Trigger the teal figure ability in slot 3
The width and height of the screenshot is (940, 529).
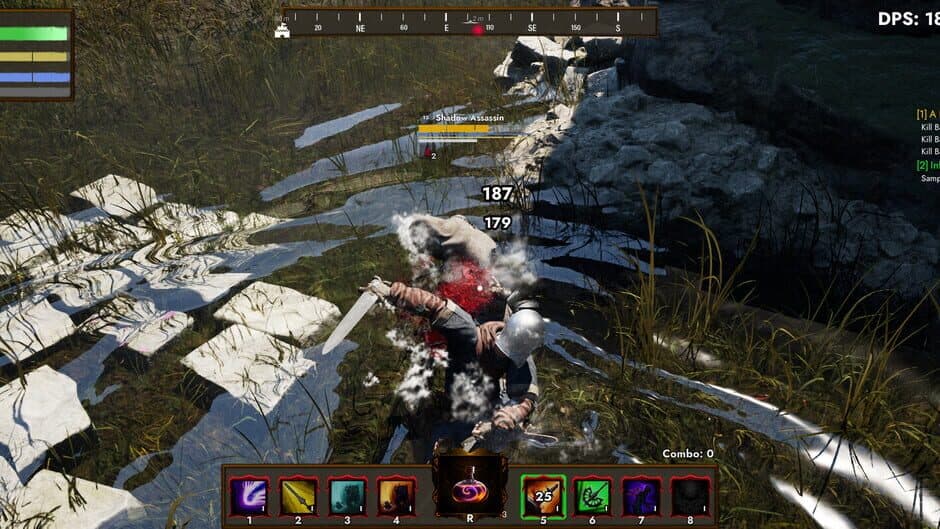click(x=348, y=495)
